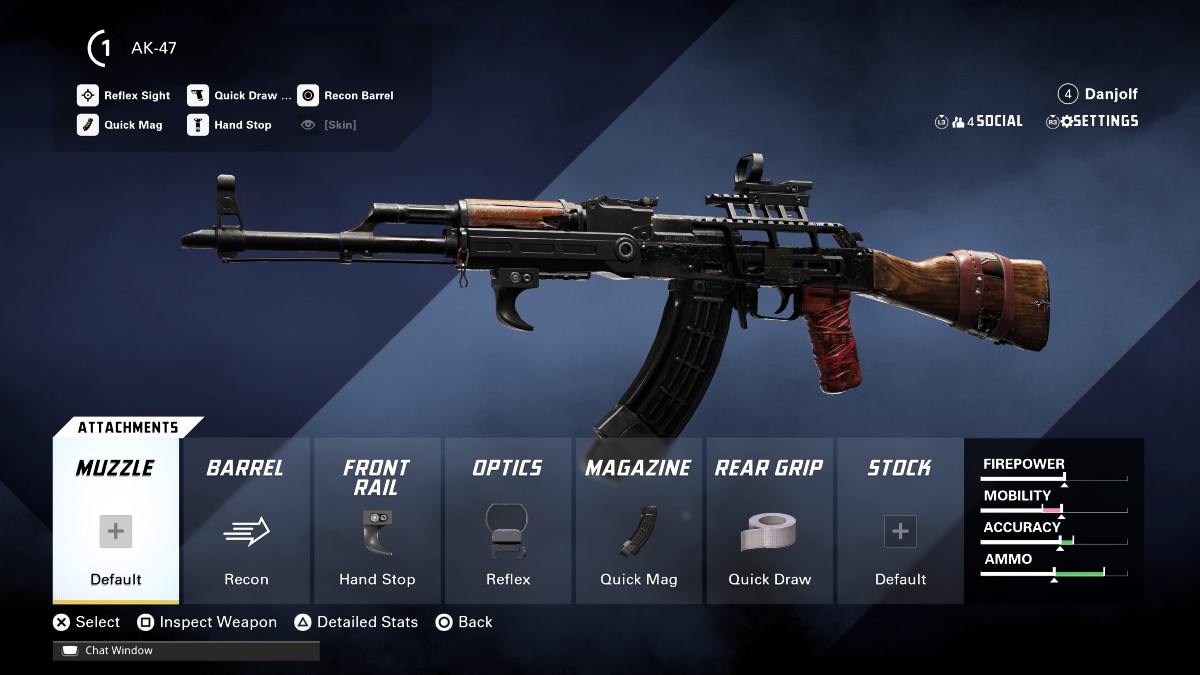Show Detailed Stats for the weapon
This screenshot has width=1200, height=675.
click(356, 622)
